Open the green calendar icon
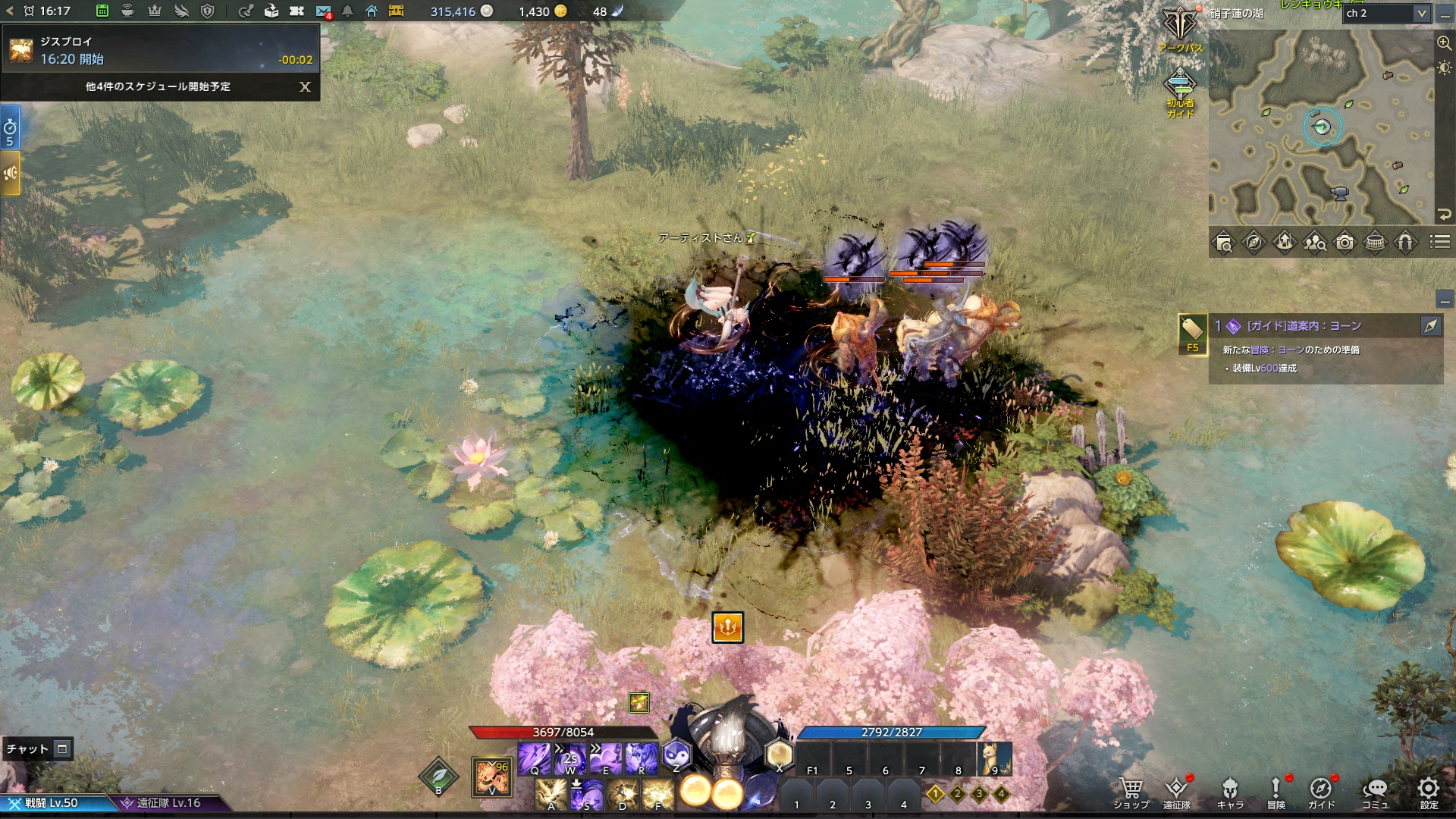Viewport: 1456px width, 819px height. click(102, 11)
